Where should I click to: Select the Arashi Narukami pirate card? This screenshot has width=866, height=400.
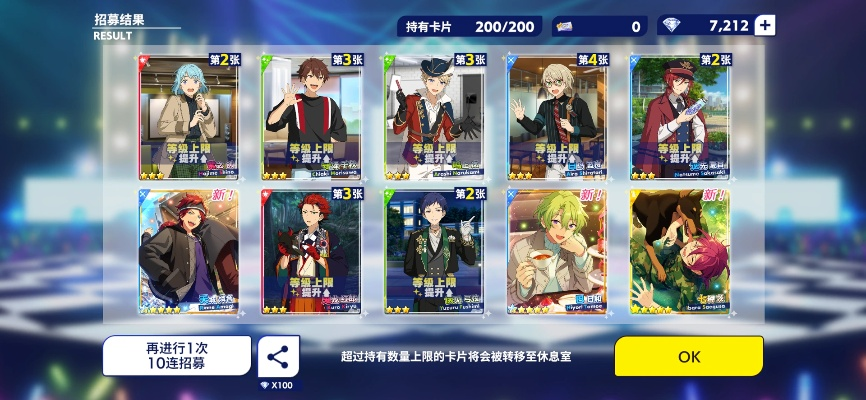[432, 116]
